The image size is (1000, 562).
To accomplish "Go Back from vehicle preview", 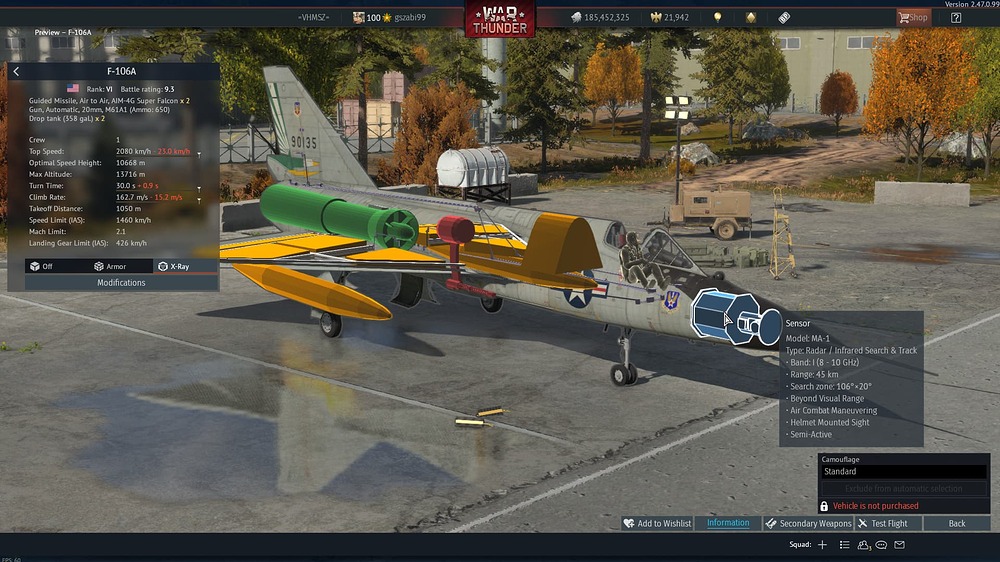I will [957, 523].
